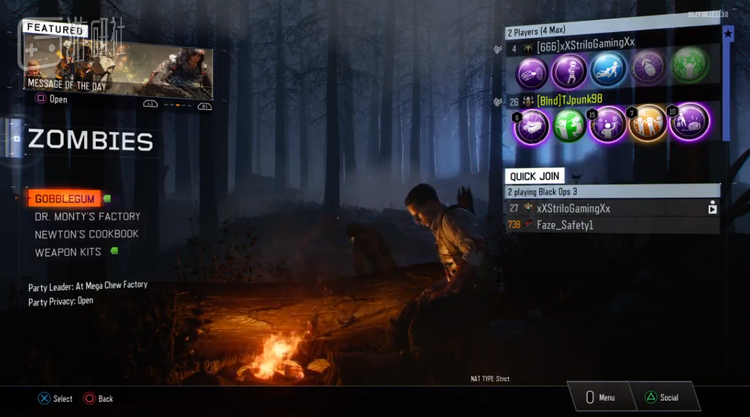Click the orange GobbleGum in TJpunk98's pack
The height and width of the screenshot is (417, 750).
(x=648, y=124)
